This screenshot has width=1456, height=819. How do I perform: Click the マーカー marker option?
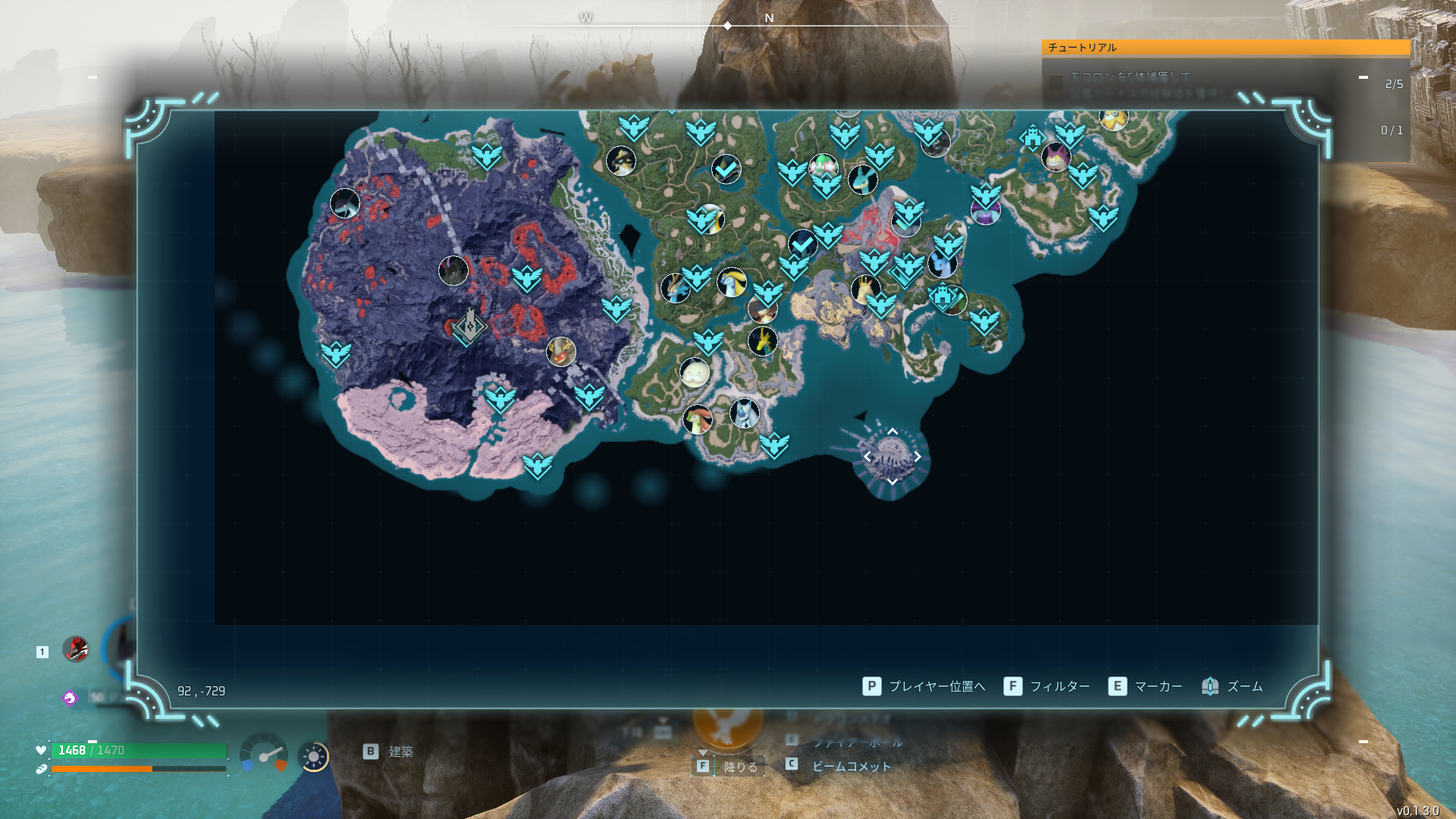coord(1145,687)
